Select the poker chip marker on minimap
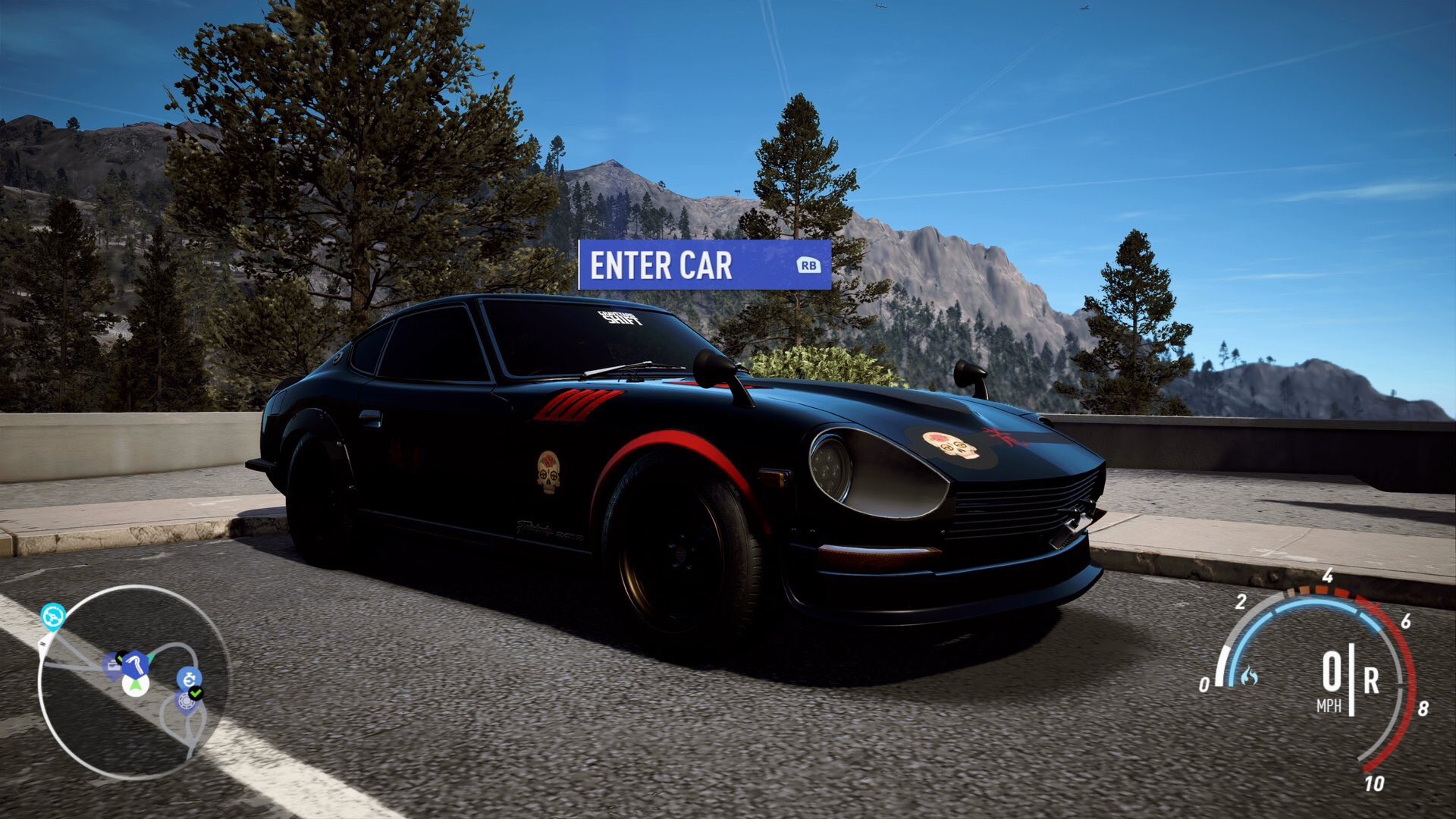The image size is (1456, 819). click(185, 701)
